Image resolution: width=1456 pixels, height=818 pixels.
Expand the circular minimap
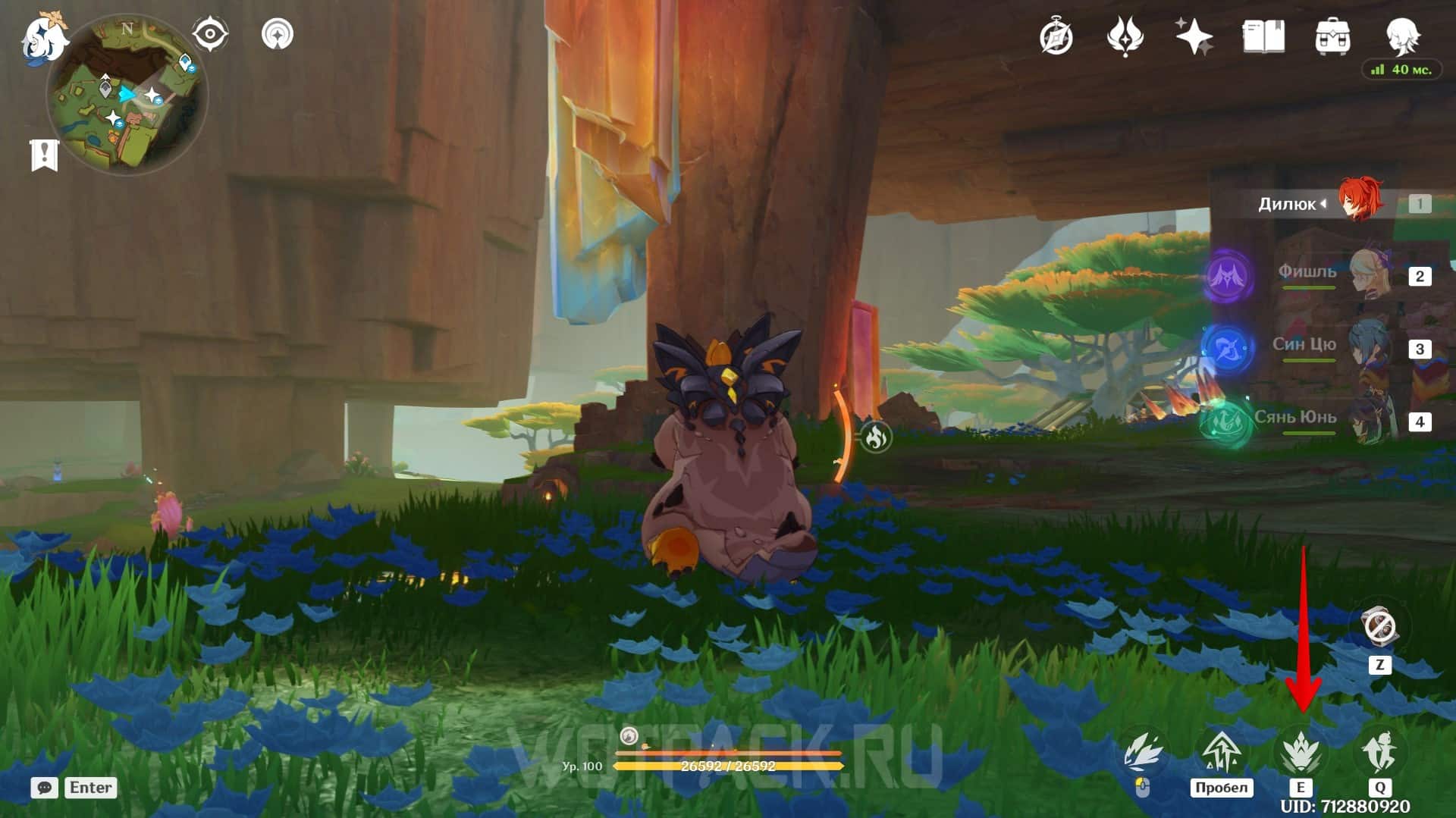click(126, 96)
